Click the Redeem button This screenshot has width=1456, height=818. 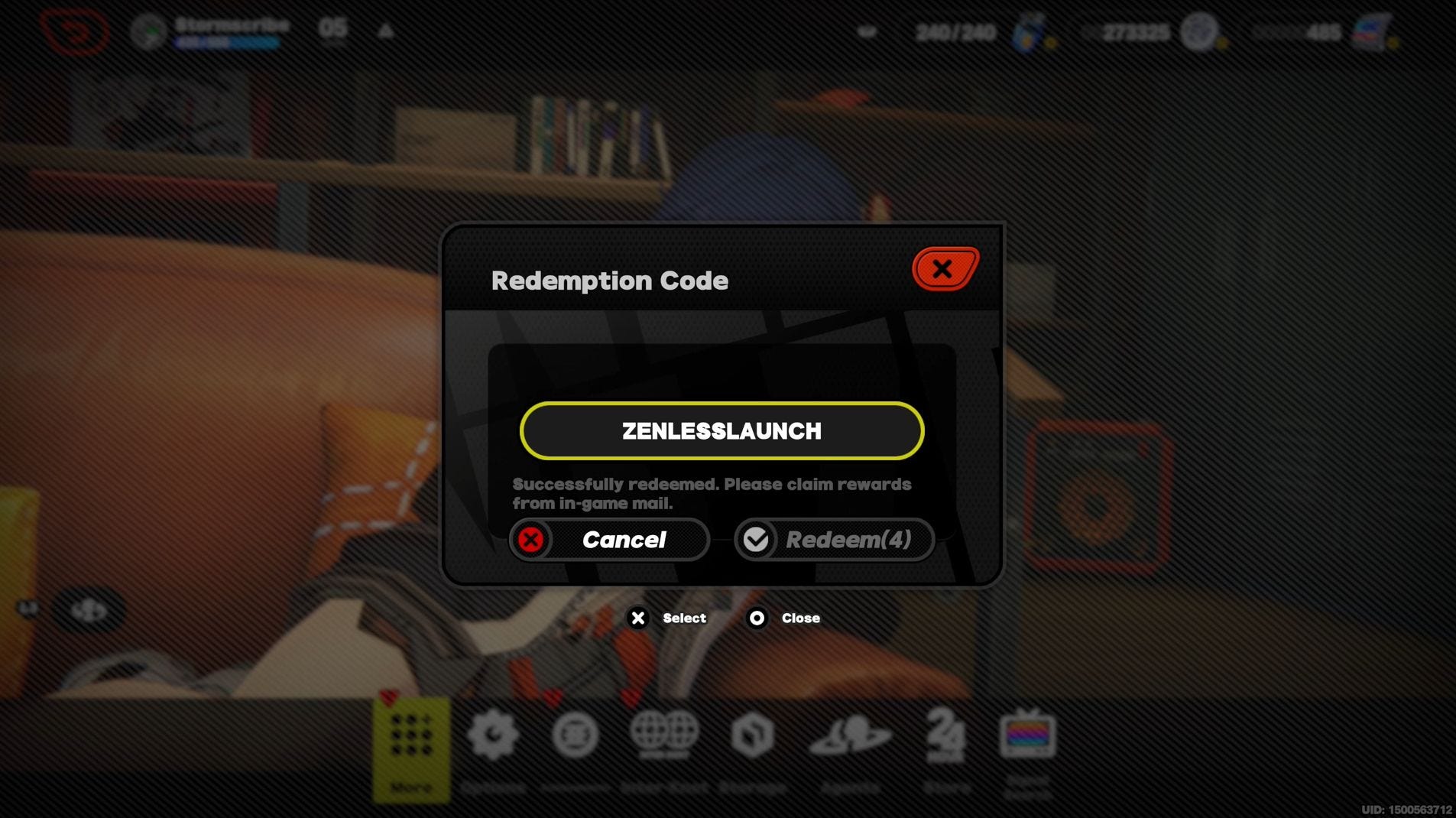click(x=834, y=540)
